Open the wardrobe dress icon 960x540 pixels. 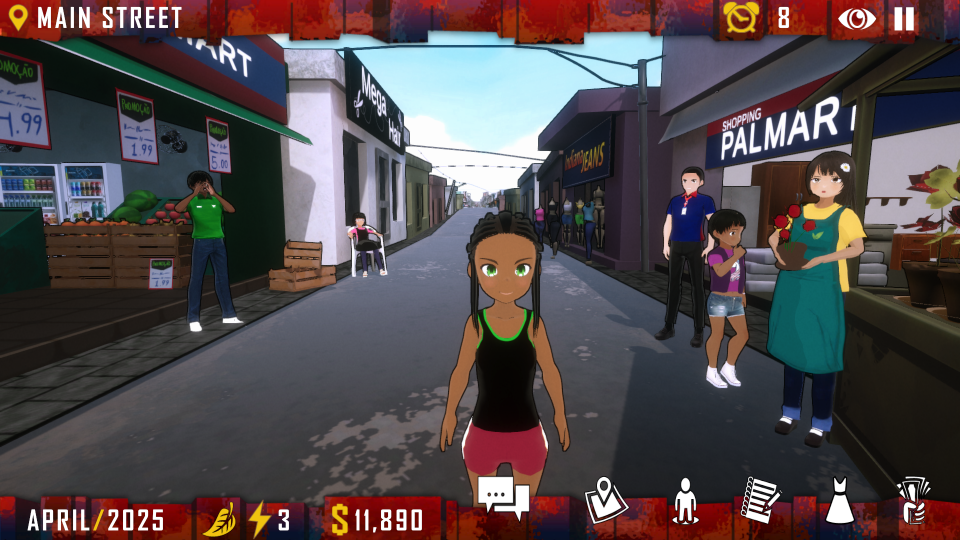[839, 500]
